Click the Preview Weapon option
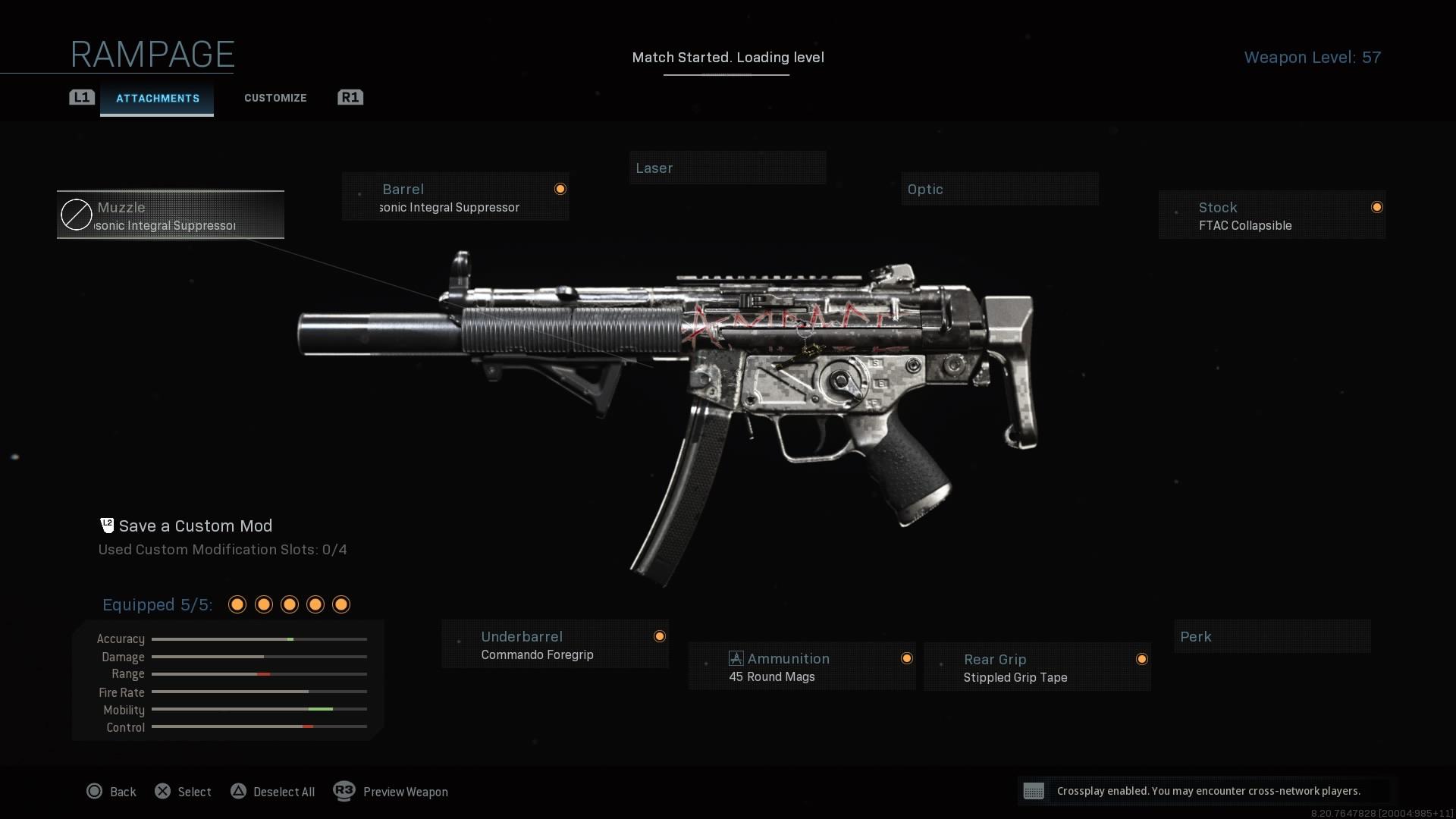The width and height of the screenshot is (1456, 819). click(391, 792)
